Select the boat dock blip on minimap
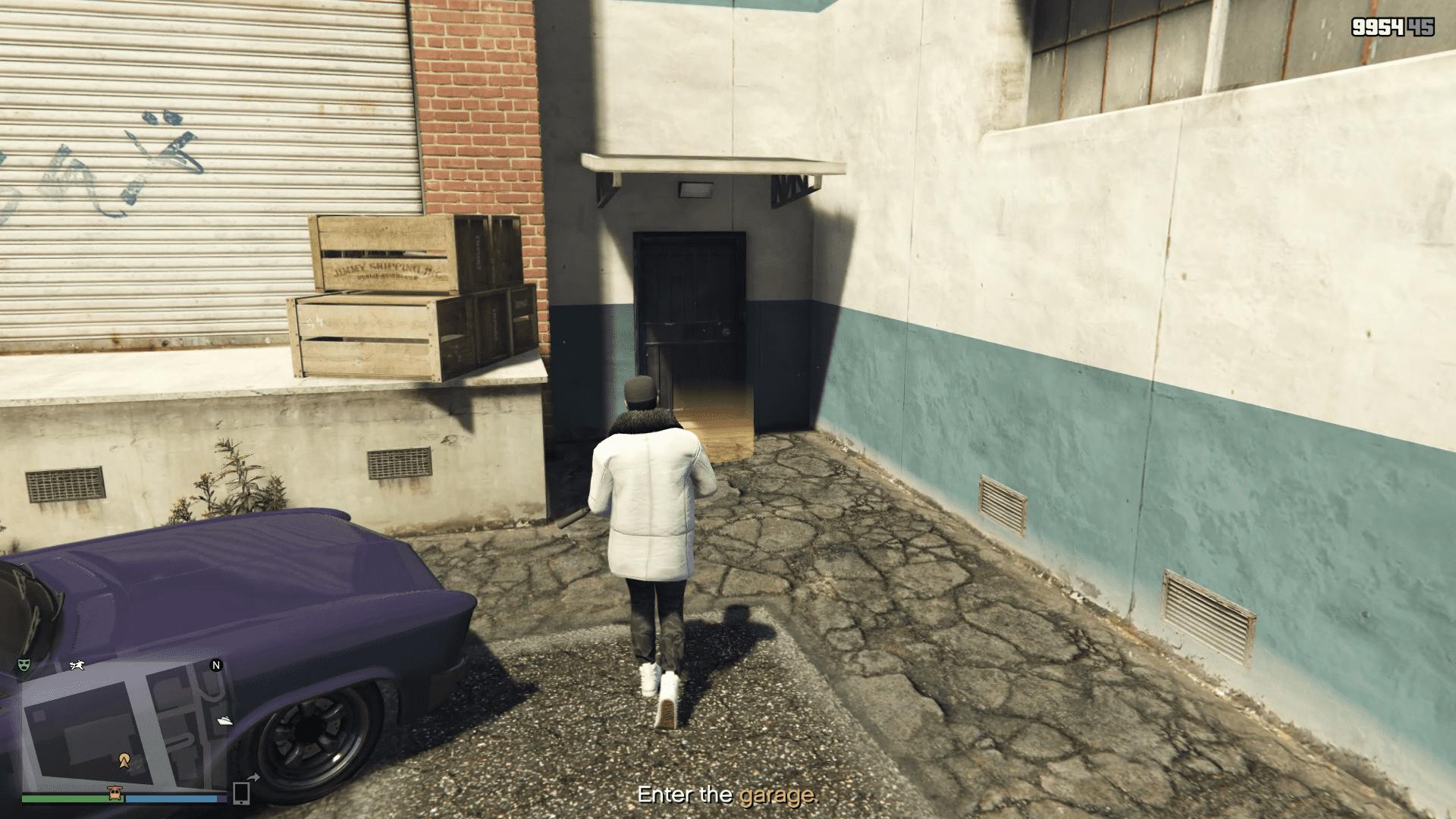The width and height of the screenshot is (1456, 819). pos(224,720)
